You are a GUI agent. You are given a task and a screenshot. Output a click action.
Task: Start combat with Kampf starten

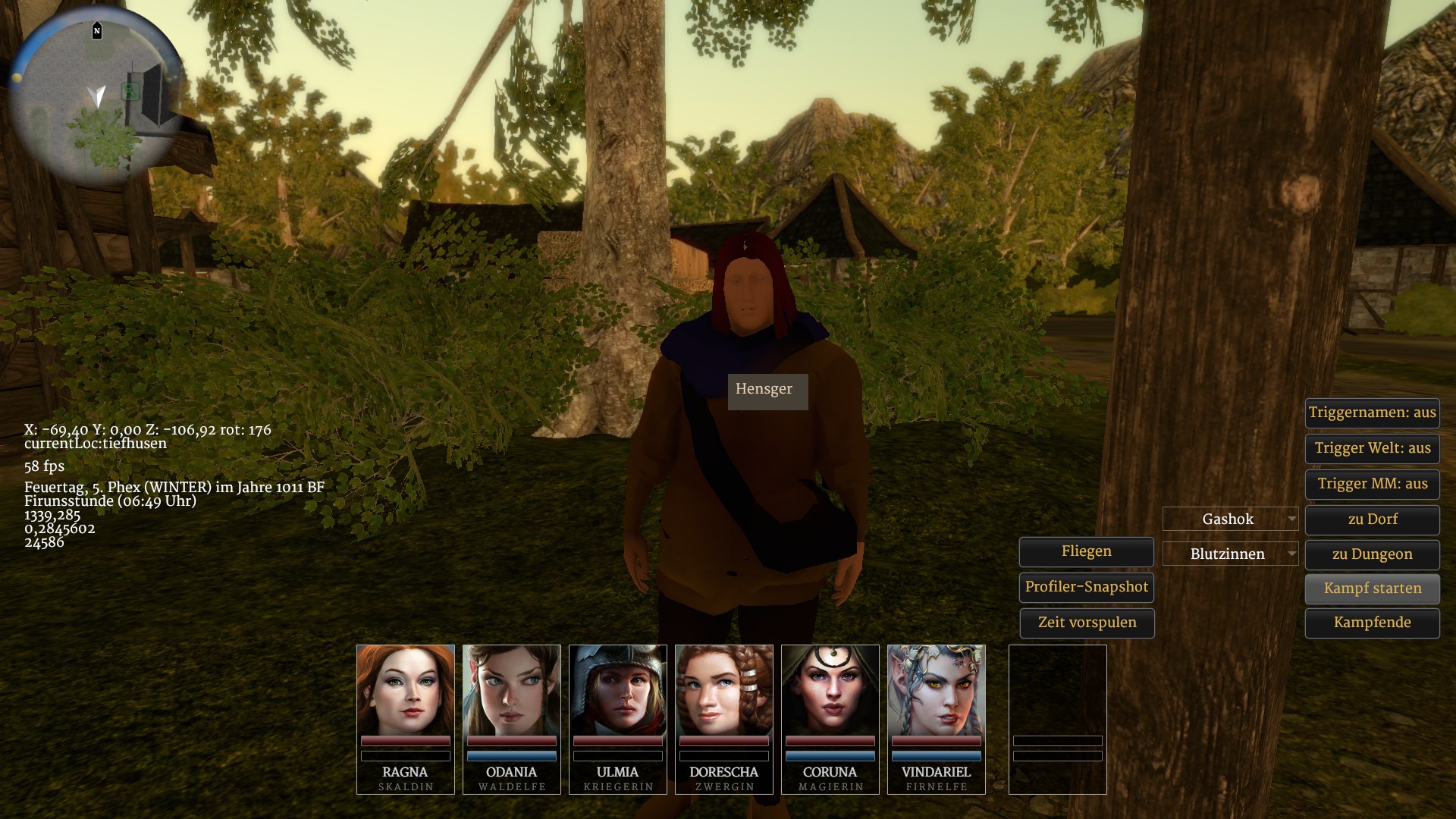(1372, 589)
